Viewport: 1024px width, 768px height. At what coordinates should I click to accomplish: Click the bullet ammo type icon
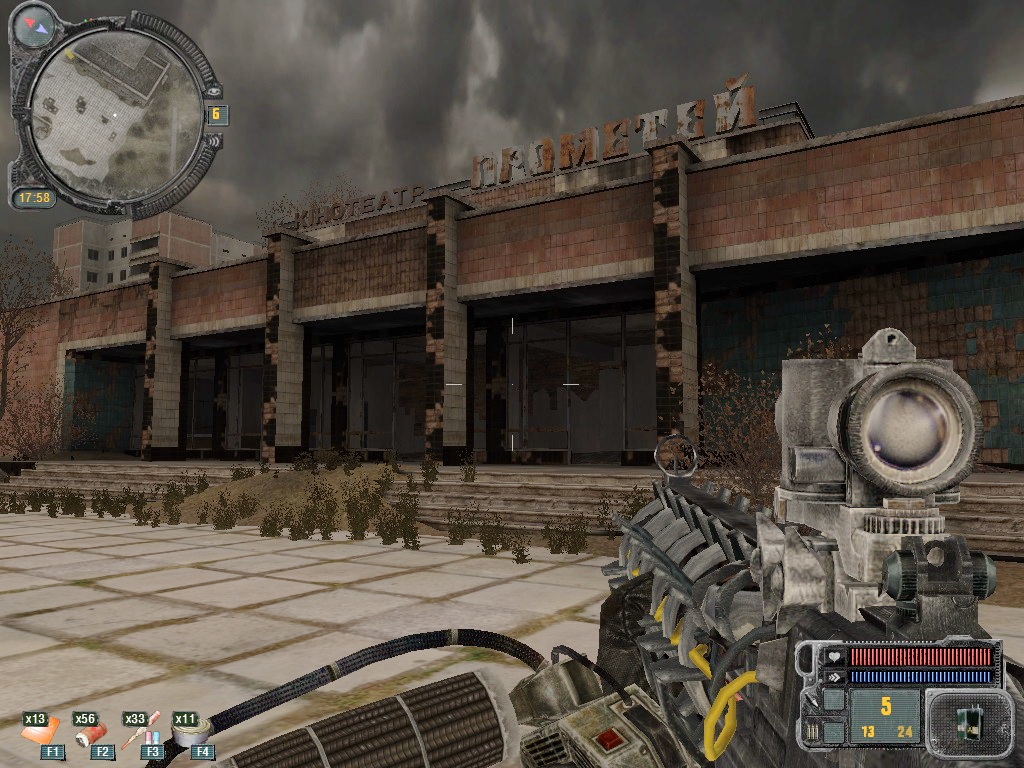(813, 700)
